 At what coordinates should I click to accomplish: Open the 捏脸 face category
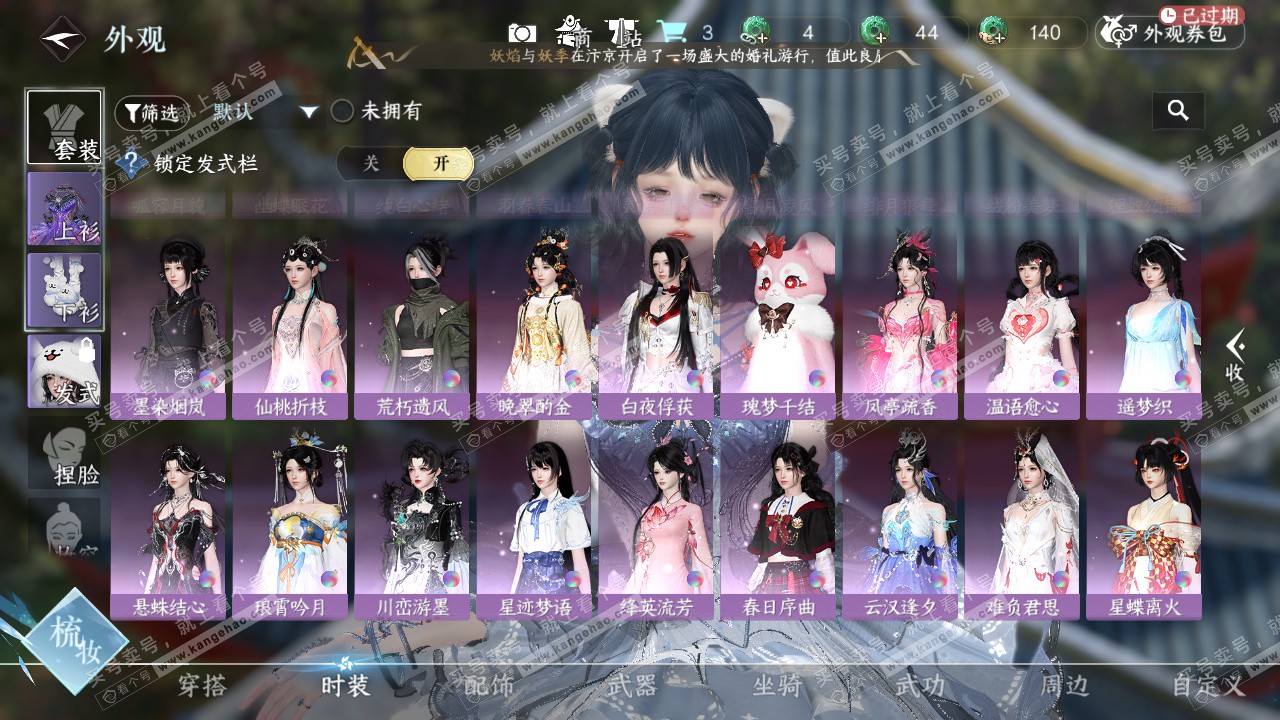tap(65, 455)
